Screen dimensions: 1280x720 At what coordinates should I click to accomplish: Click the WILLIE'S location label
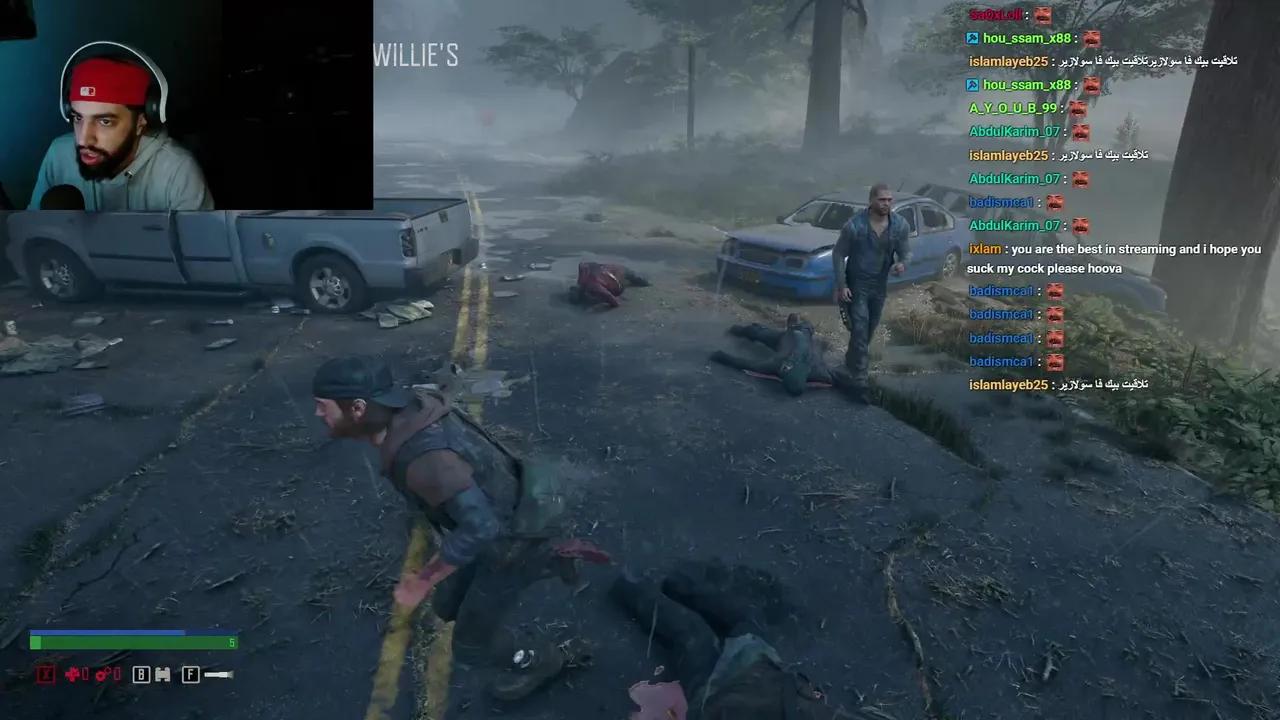pos(417,56)
